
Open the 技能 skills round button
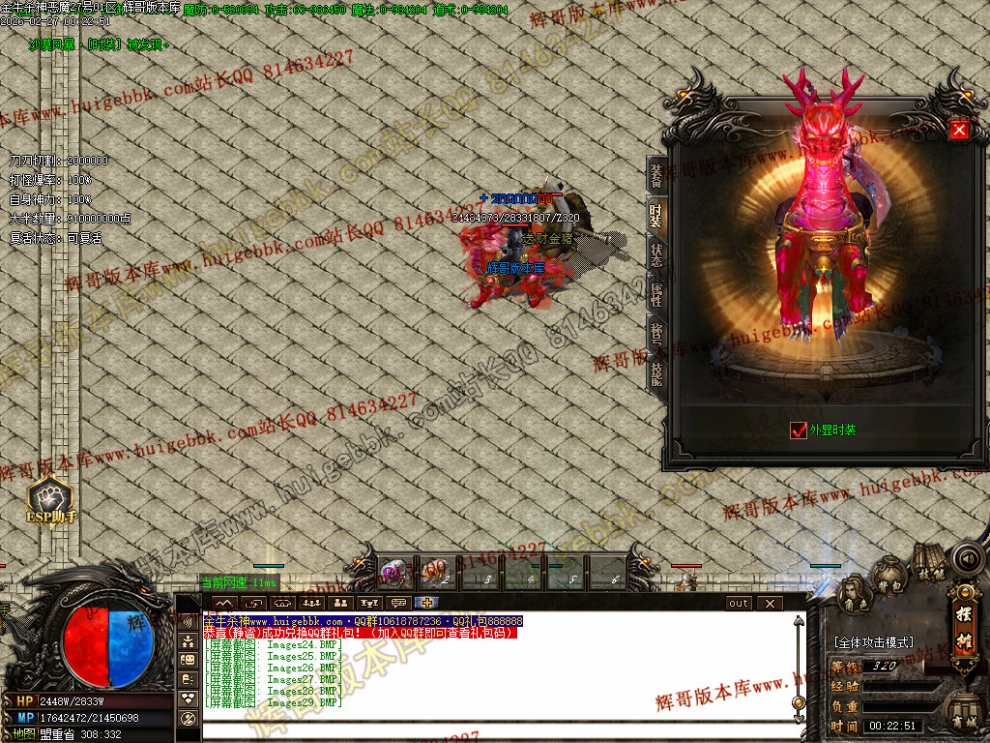(x=929, y=563)
